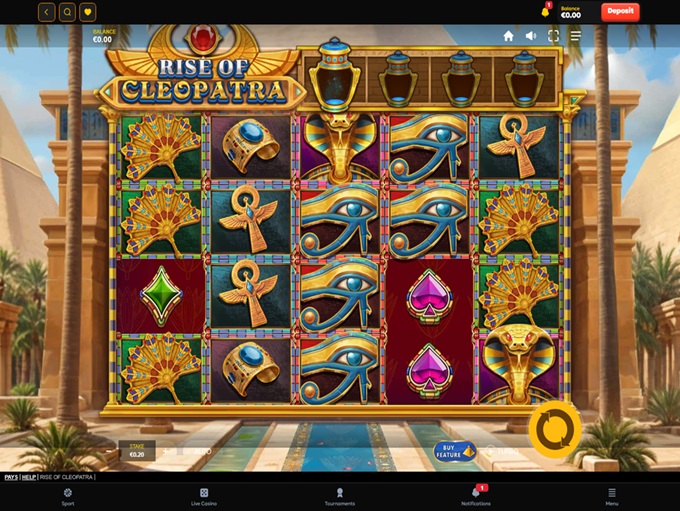Add game to favorites with heart
The width and height of the screenshot is (680, 511).
[x=88, y=12]
